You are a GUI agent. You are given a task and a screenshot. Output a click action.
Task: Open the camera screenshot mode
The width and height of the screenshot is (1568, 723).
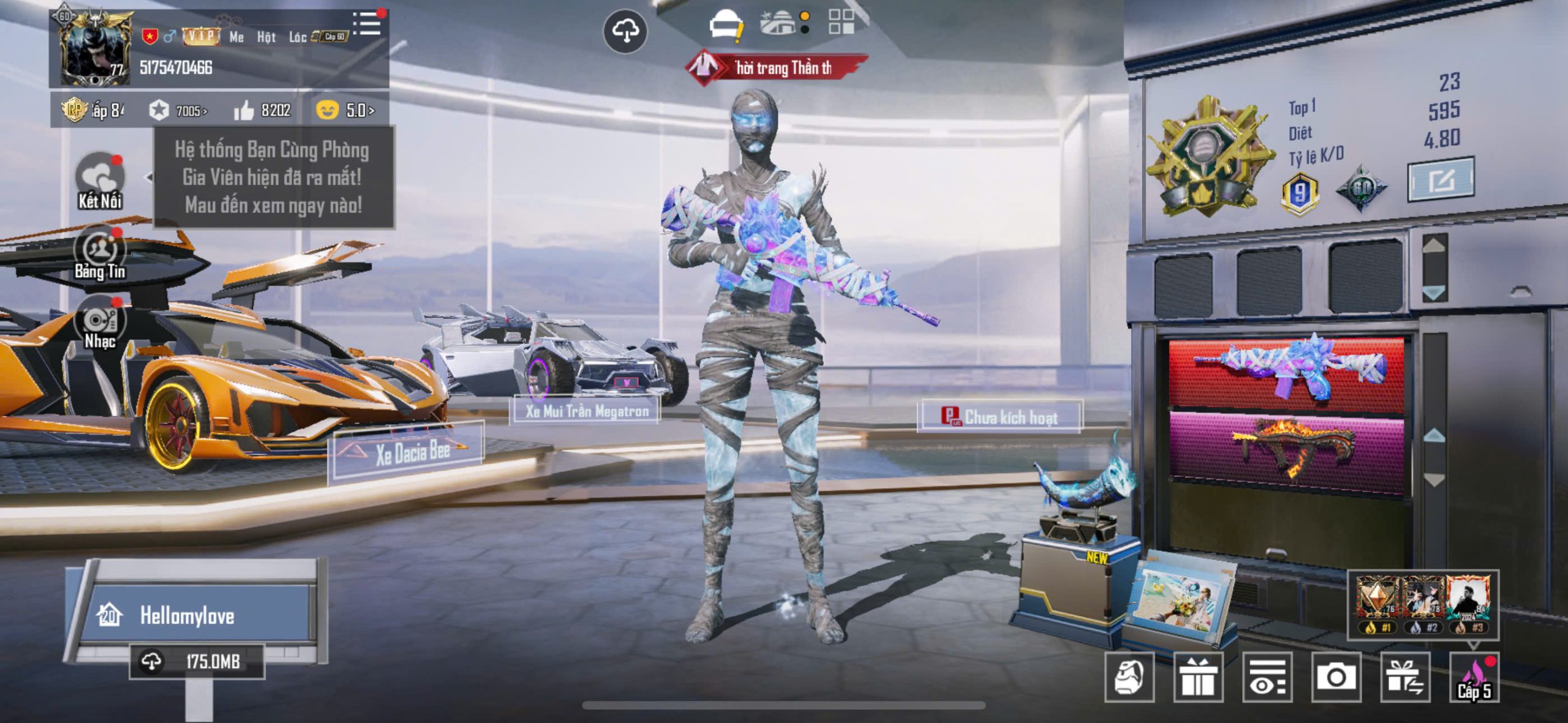[x=1336, y=676]
